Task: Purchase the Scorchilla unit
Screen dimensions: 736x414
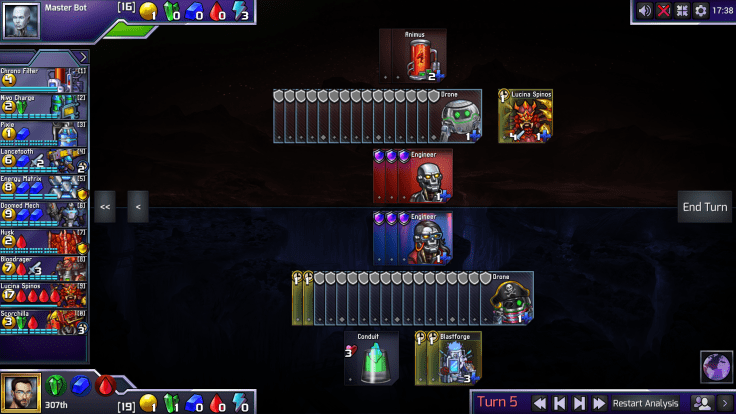Action: pos(44,321)
